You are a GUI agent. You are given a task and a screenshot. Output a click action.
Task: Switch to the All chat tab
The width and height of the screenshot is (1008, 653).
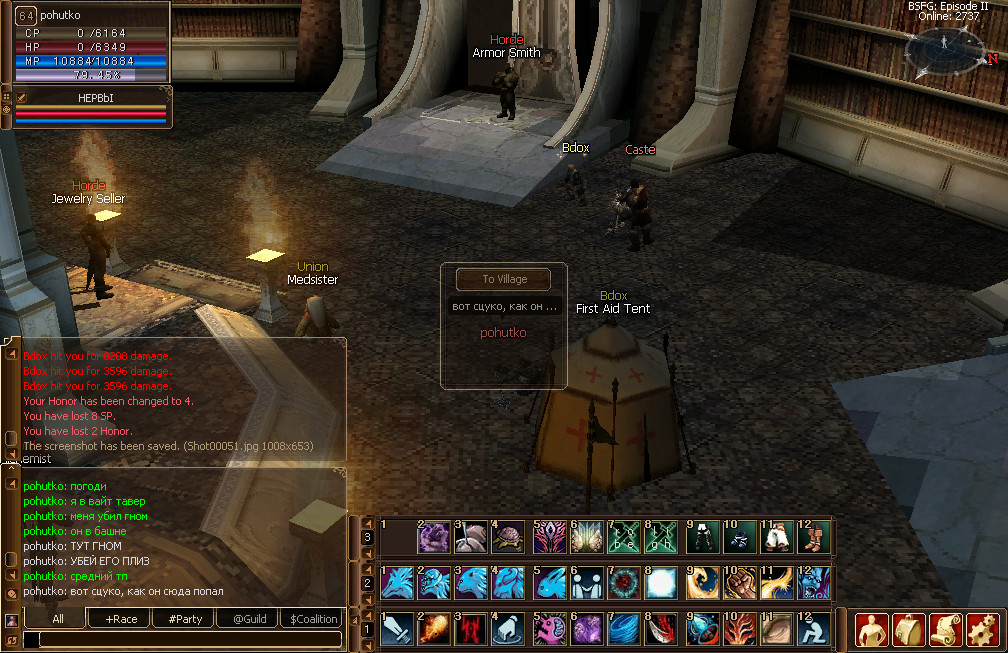coord(58,619)
